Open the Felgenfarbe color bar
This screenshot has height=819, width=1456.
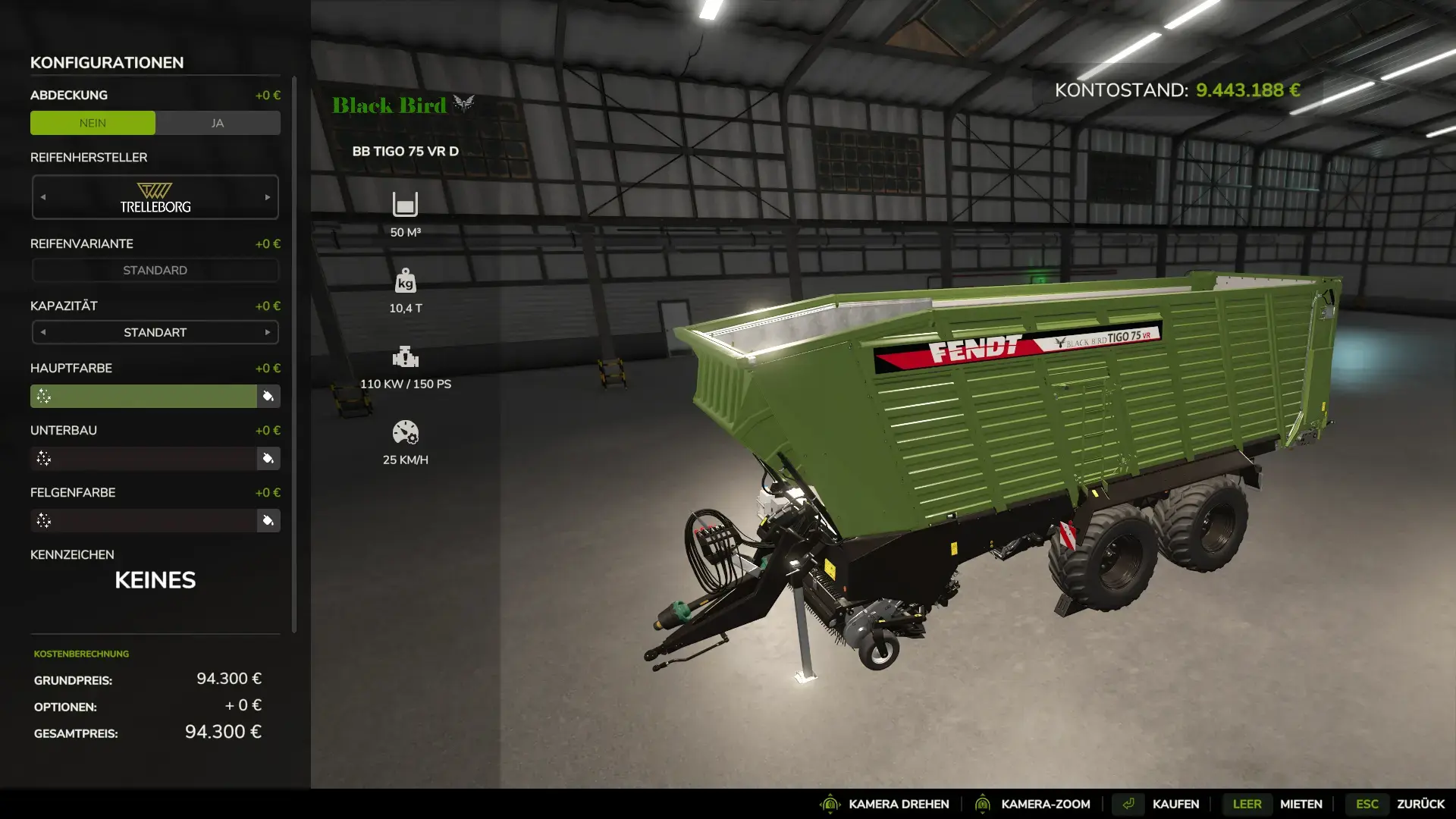pos(144,520)
